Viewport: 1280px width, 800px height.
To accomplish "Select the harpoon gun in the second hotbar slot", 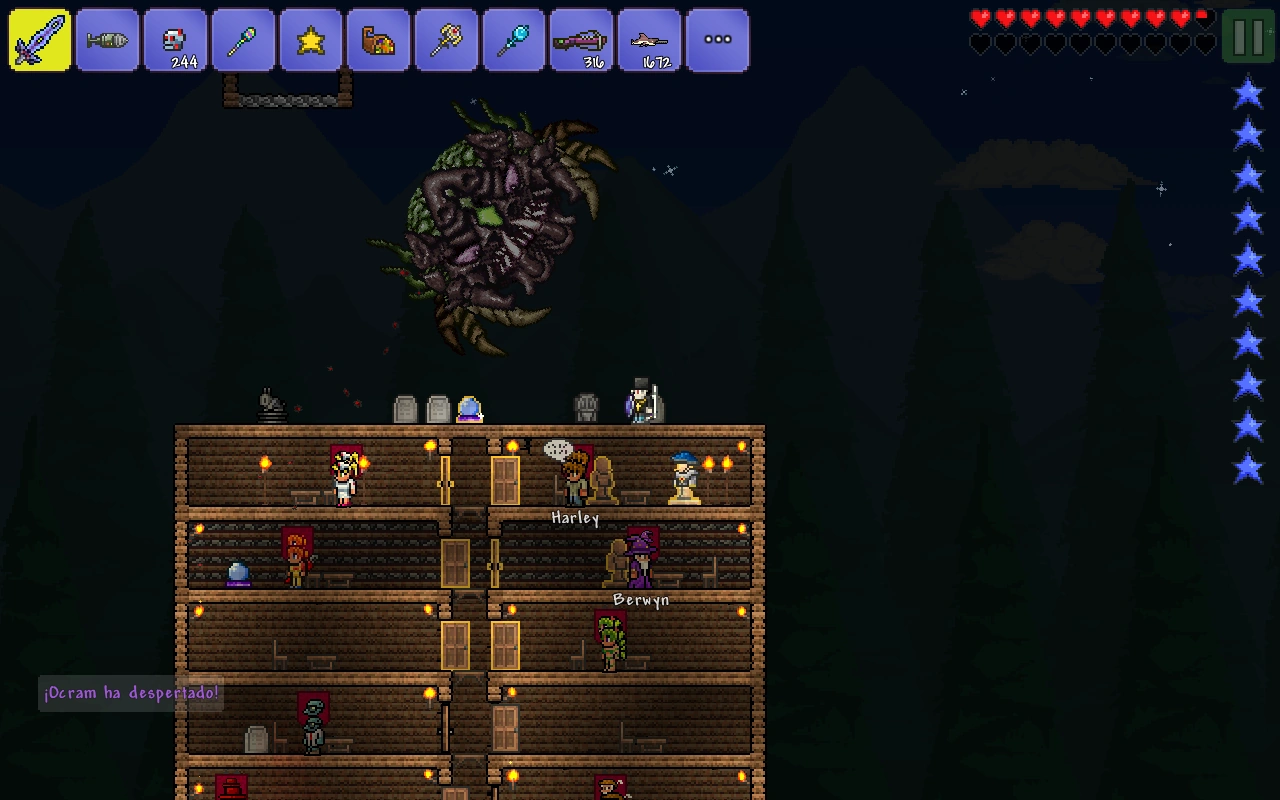I will [107, 40].
